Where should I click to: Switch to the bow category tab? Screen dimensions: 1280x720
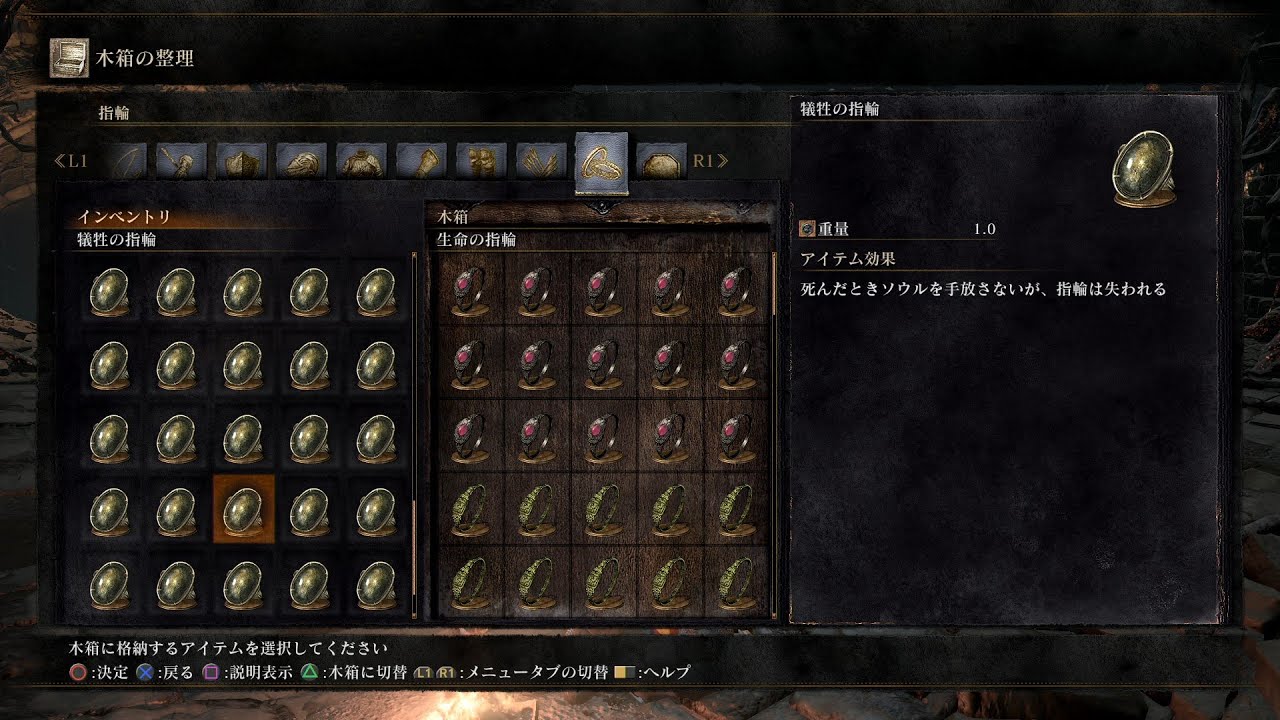(x=122, y=160)
